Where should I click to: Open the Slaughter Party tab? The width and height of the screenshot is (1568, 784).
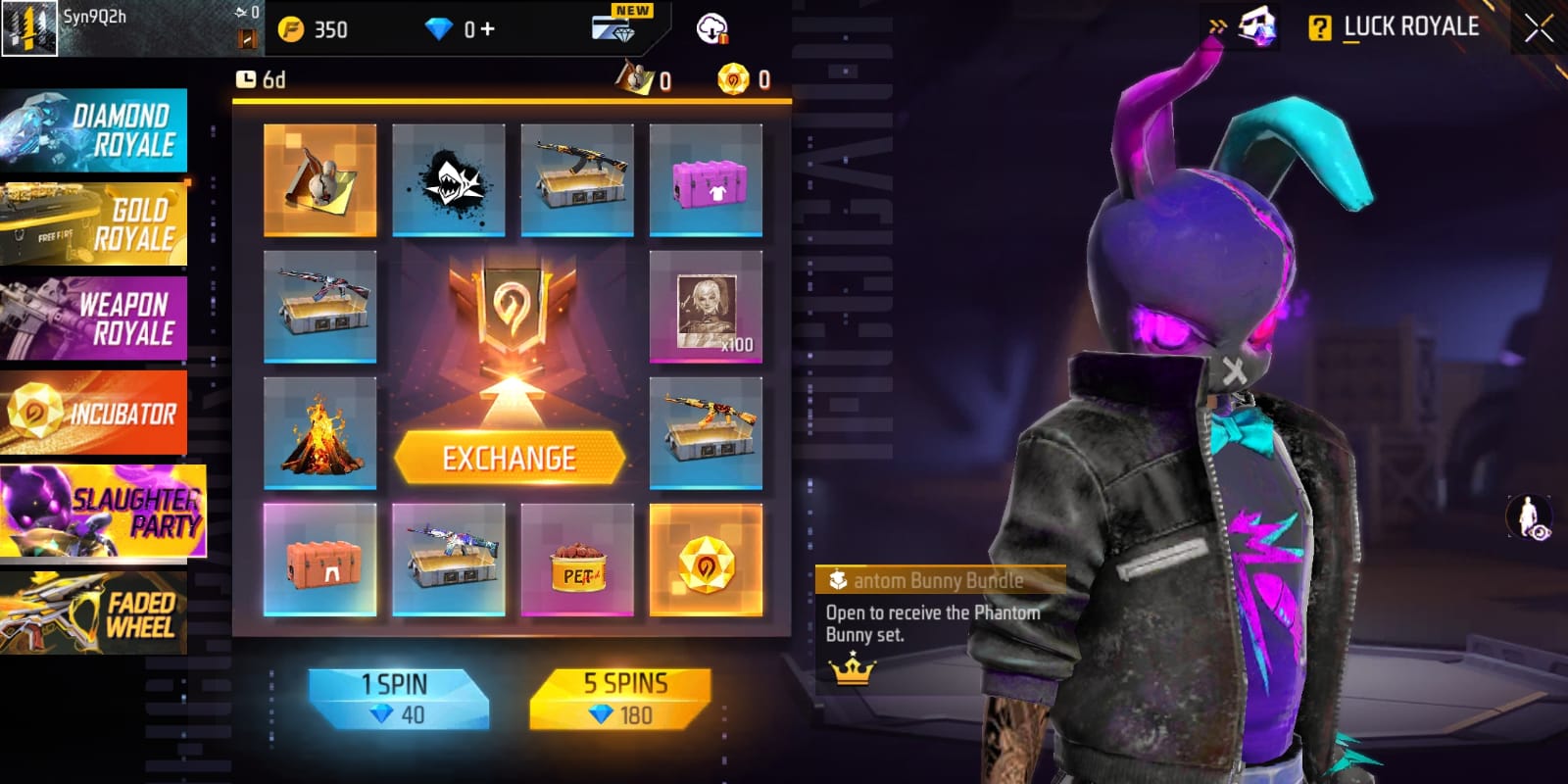click(102, 512)
